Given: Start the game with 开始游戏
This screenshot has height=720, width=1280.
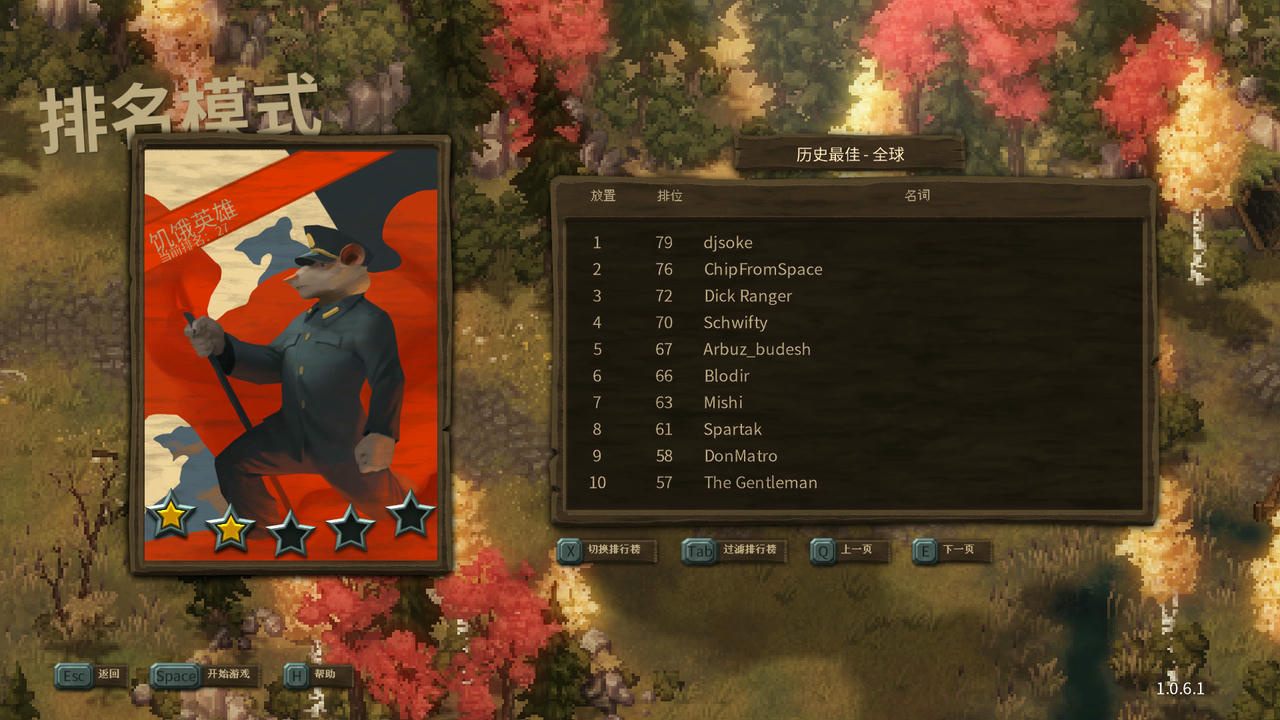Looking at the screenshot, I should coord(205,675).
